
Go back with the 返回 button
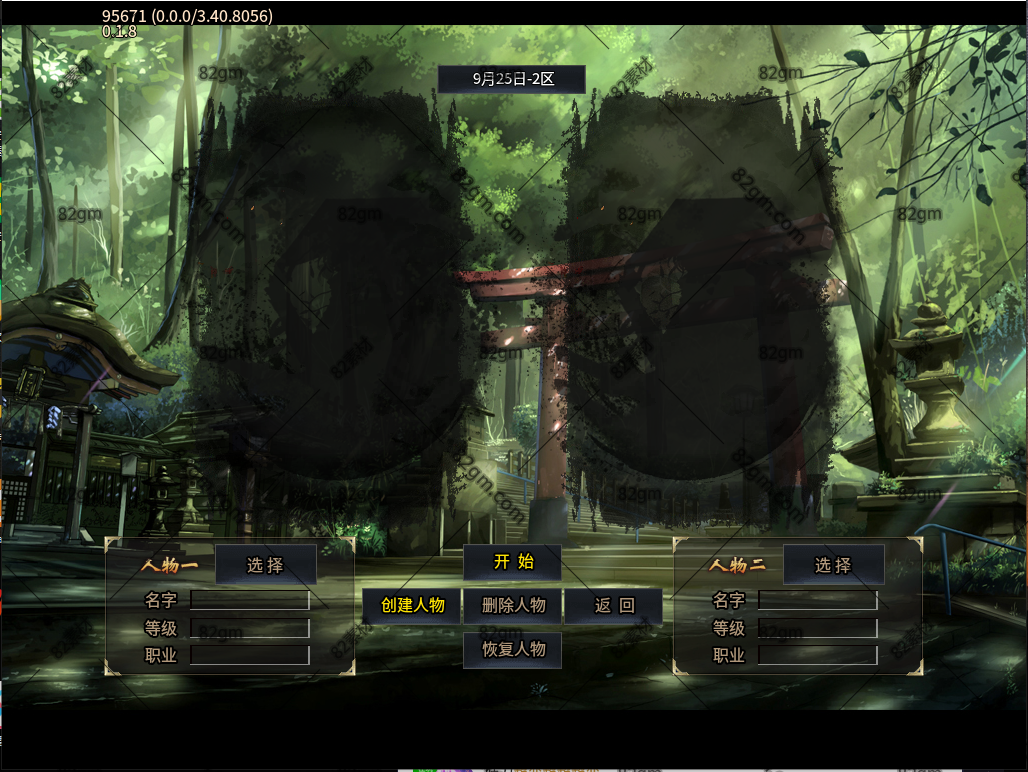(x=614, y=606)
